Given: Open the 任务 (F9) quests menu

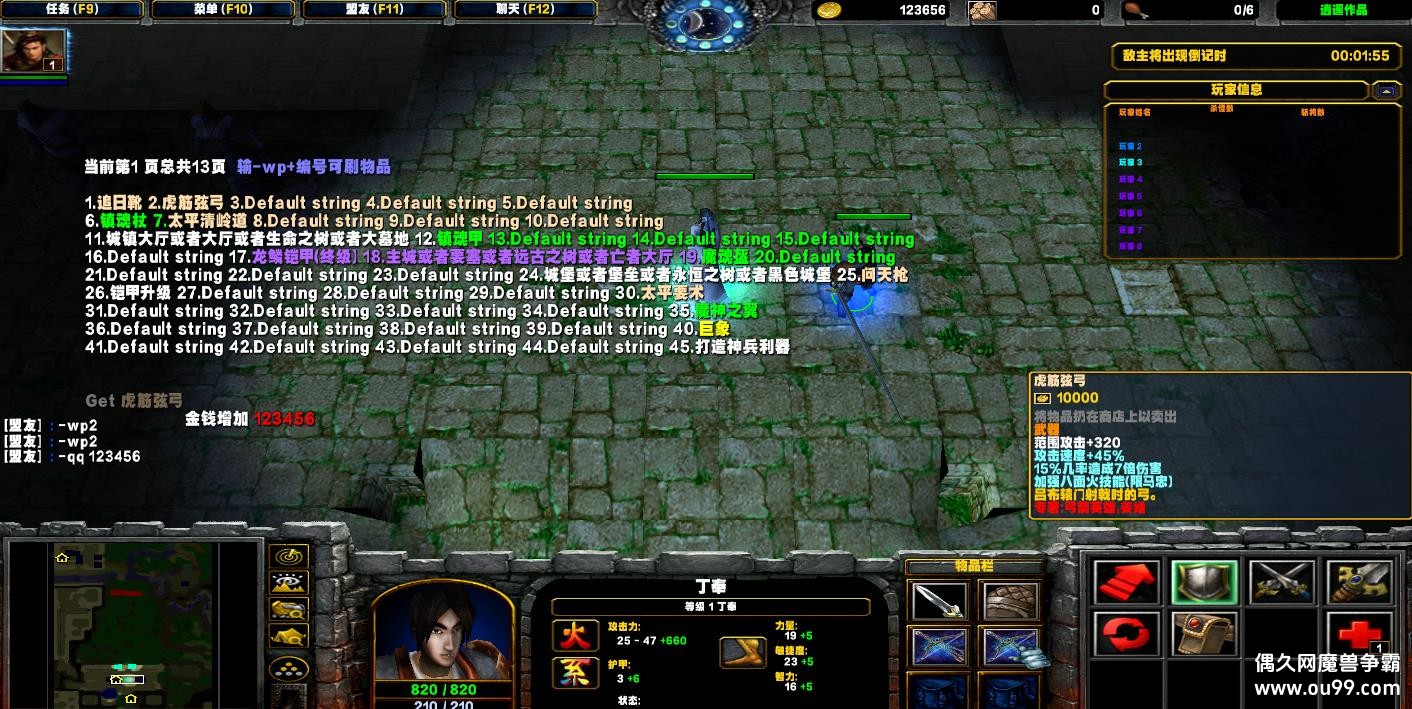Looking at the screenshot, I should tap(72, 10).
